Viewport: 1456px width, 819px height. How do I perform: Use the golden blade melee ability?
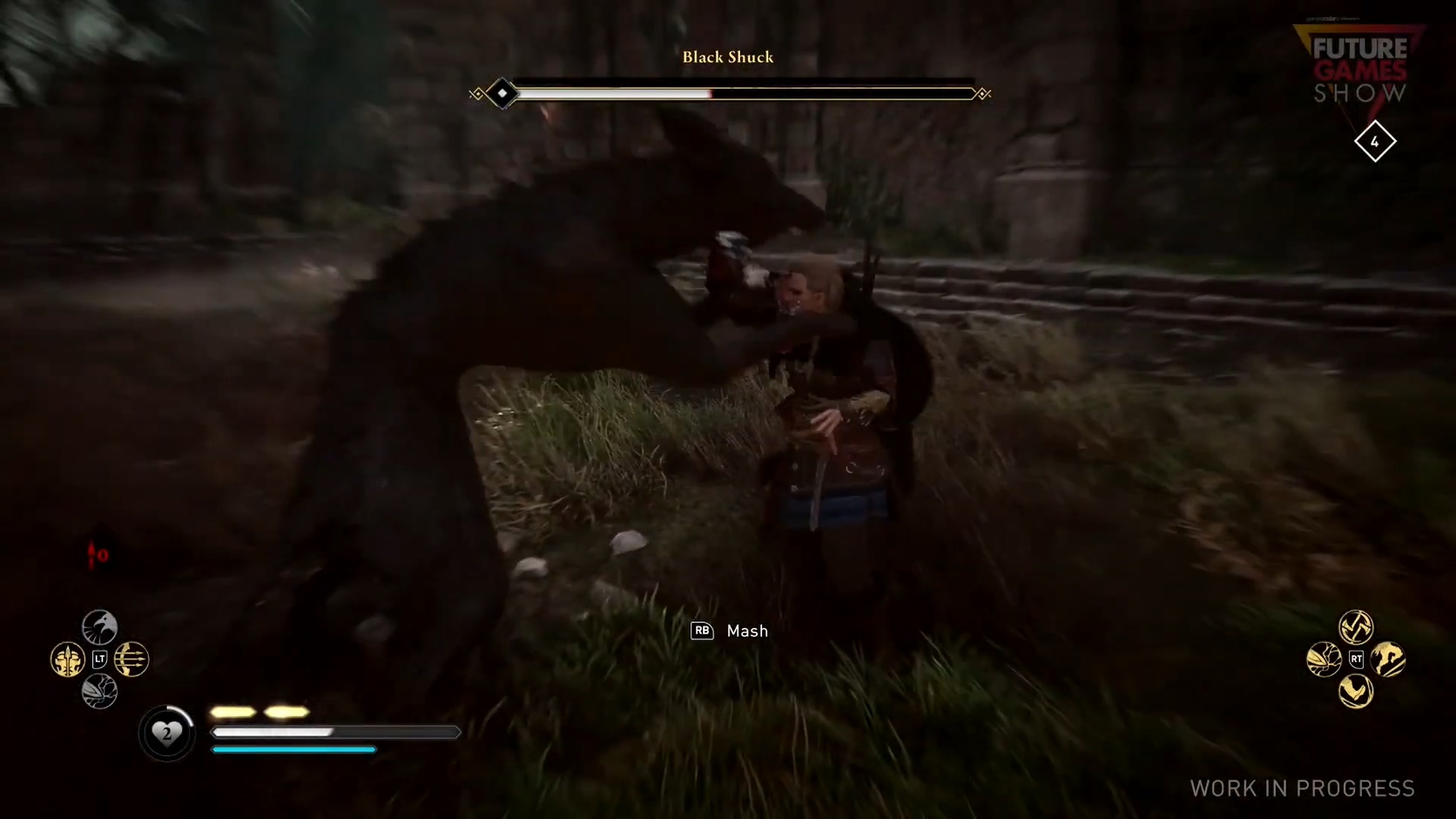[1324, 660]
